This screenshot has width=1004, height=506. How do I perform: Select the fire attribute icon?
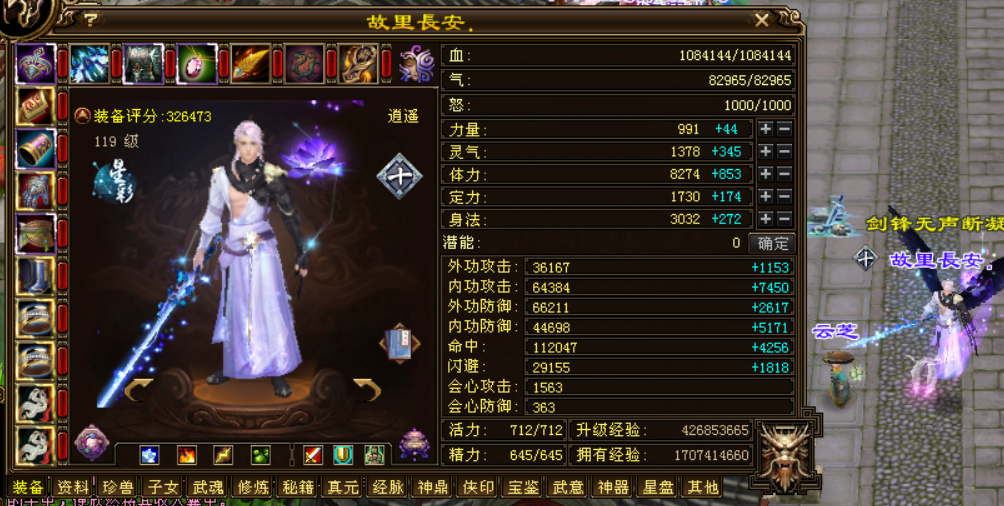point(186,455)
